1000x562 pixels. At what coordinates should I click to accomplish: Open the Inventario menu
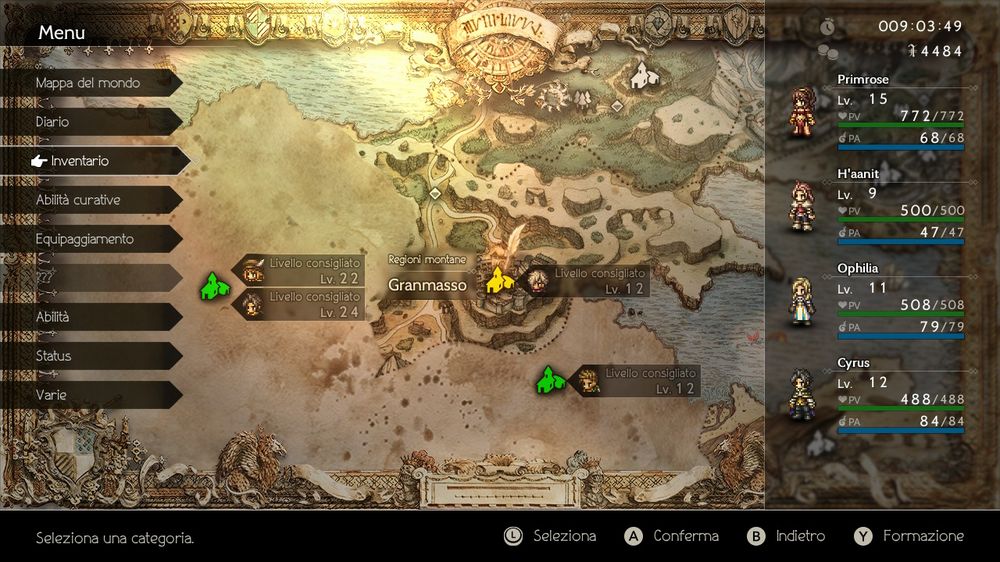90,161
